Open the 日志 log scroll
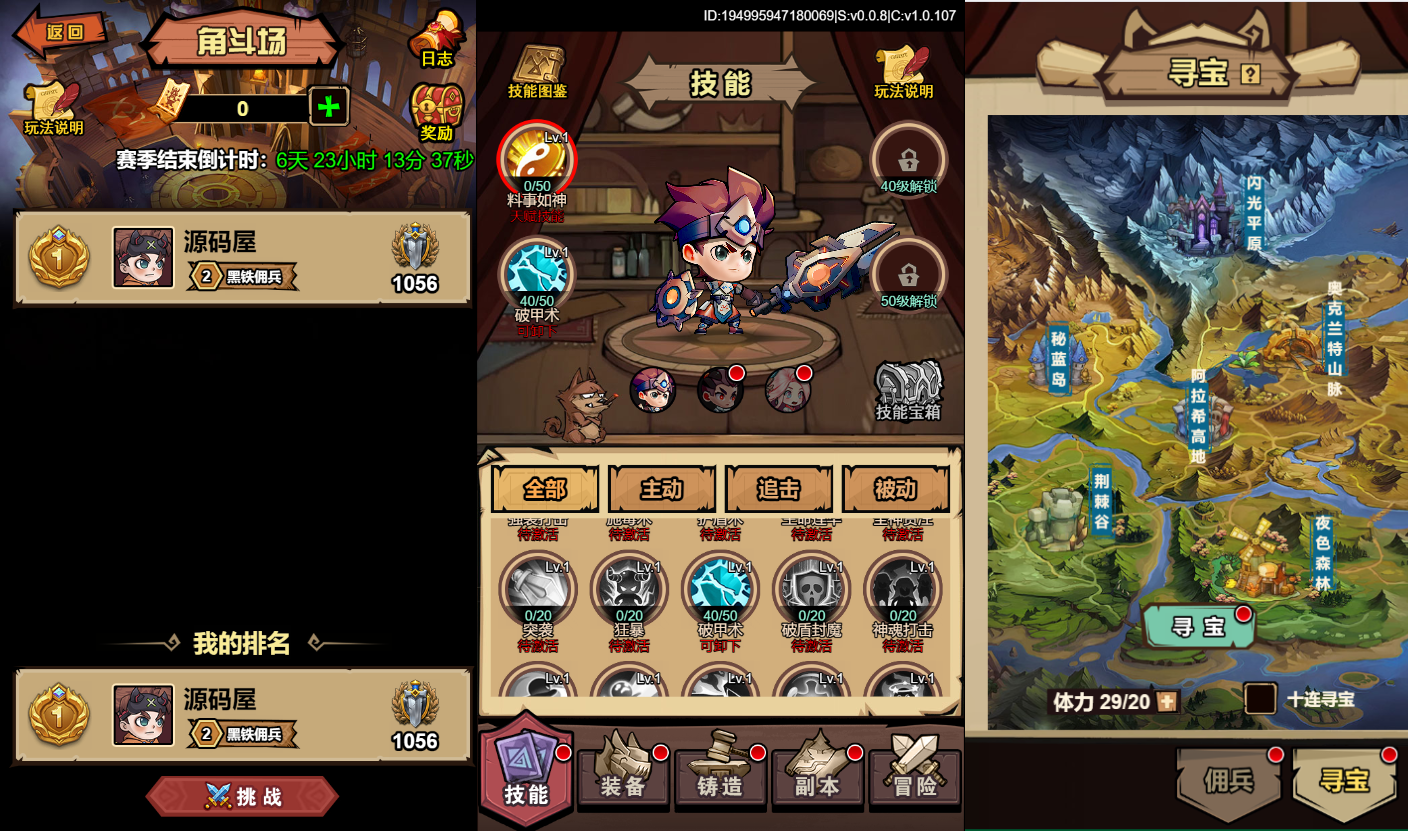 tap(437, 42)
